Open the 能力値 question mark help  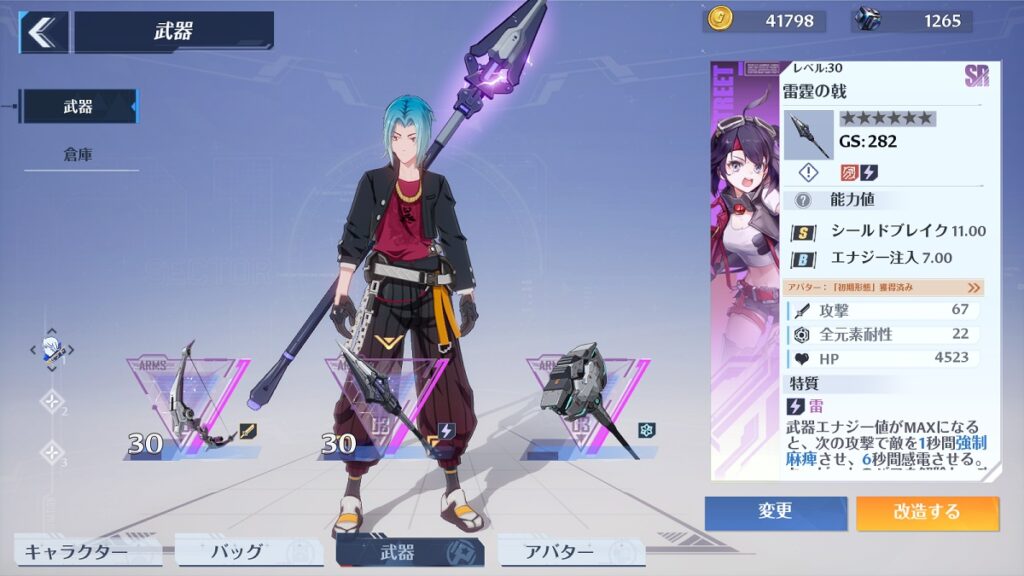(802, 200)
